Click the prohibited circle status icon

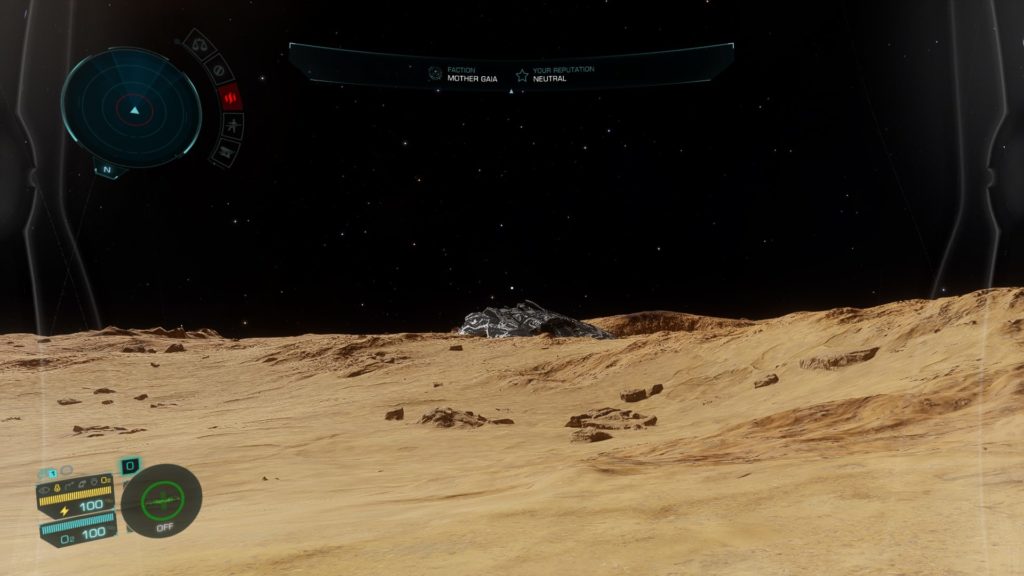point(219,69)
